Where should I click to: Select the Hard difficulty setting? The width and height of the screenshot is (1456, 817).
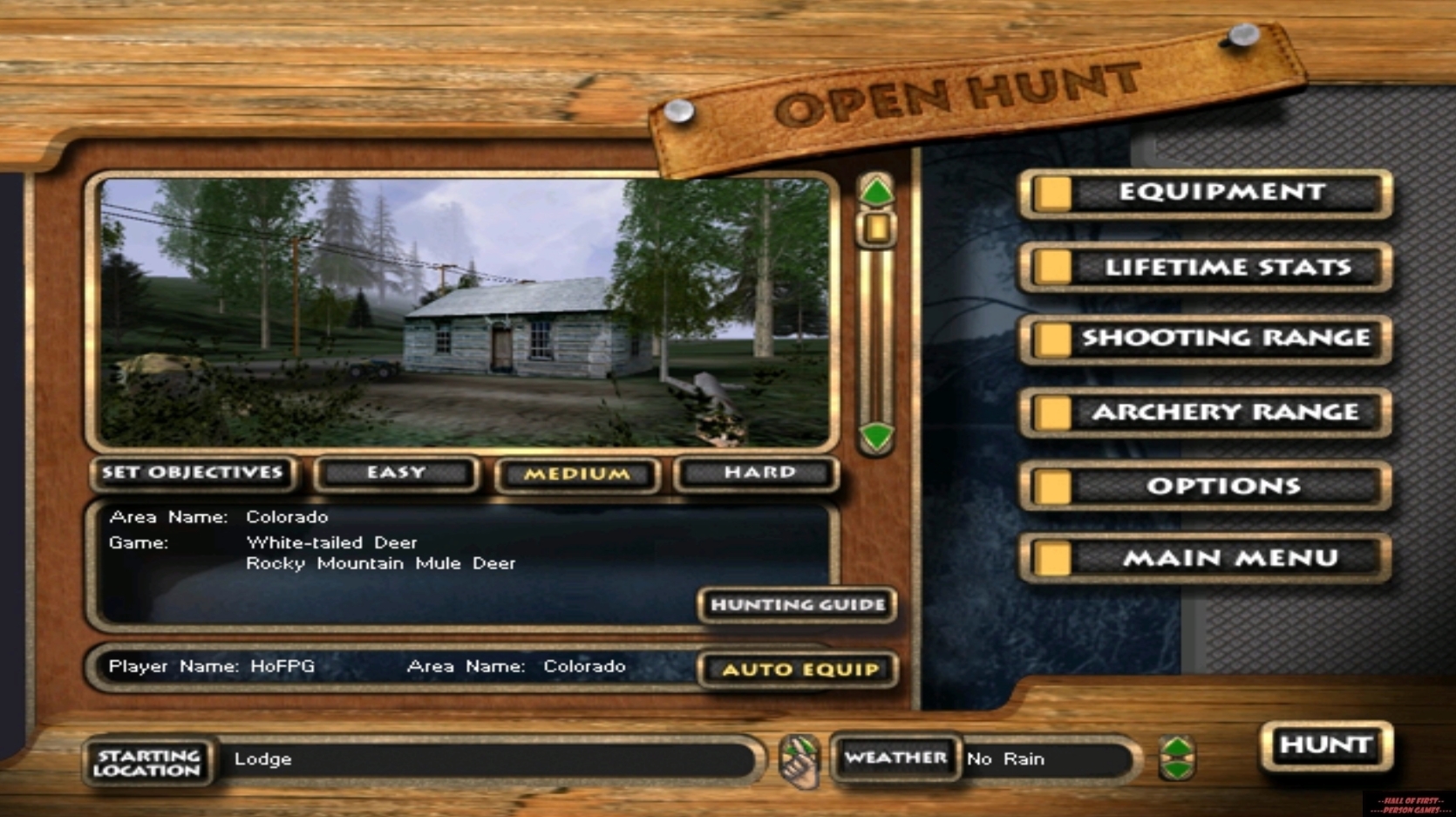click(x=756, y=473)
